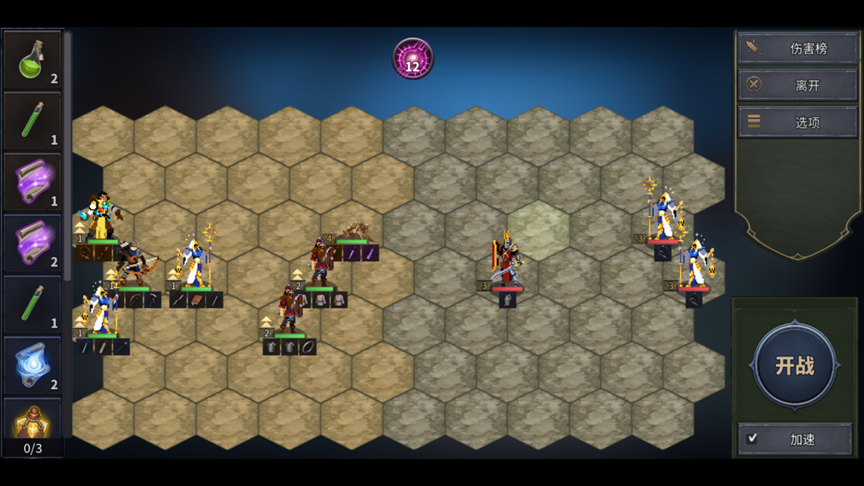Click the purple orb round counter
864x486 pixels.
point(413,59)
